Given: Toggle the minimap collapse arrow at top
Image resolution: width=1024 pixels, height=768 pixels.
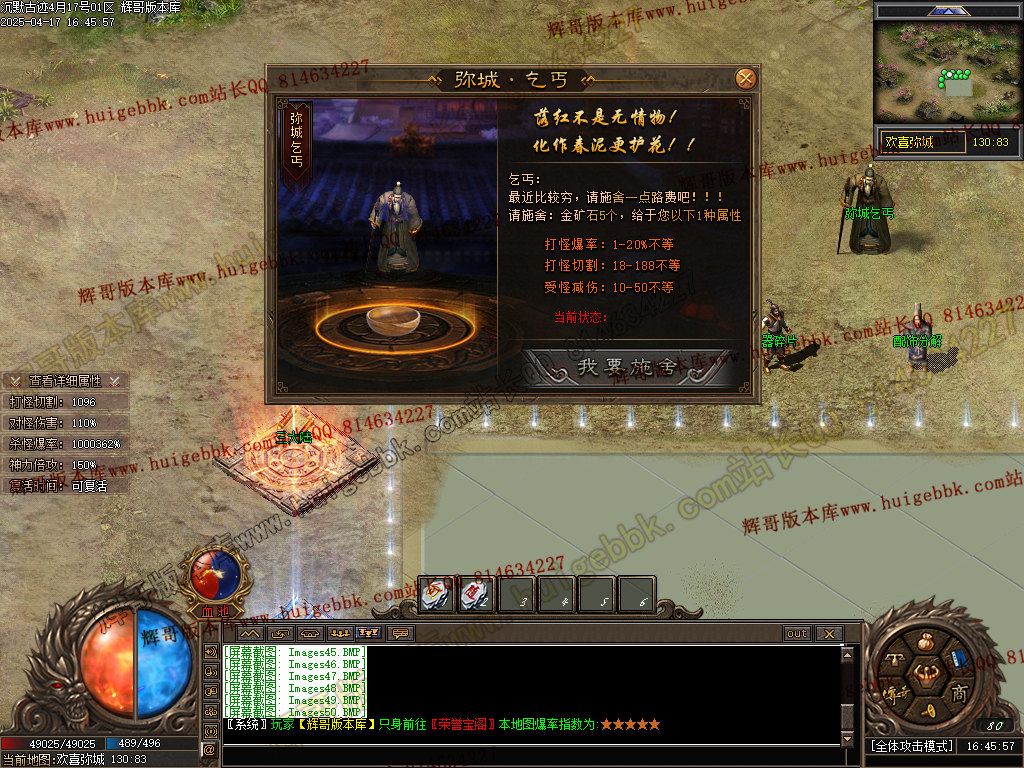Looking at the screenshot, I should click(947, 11).
